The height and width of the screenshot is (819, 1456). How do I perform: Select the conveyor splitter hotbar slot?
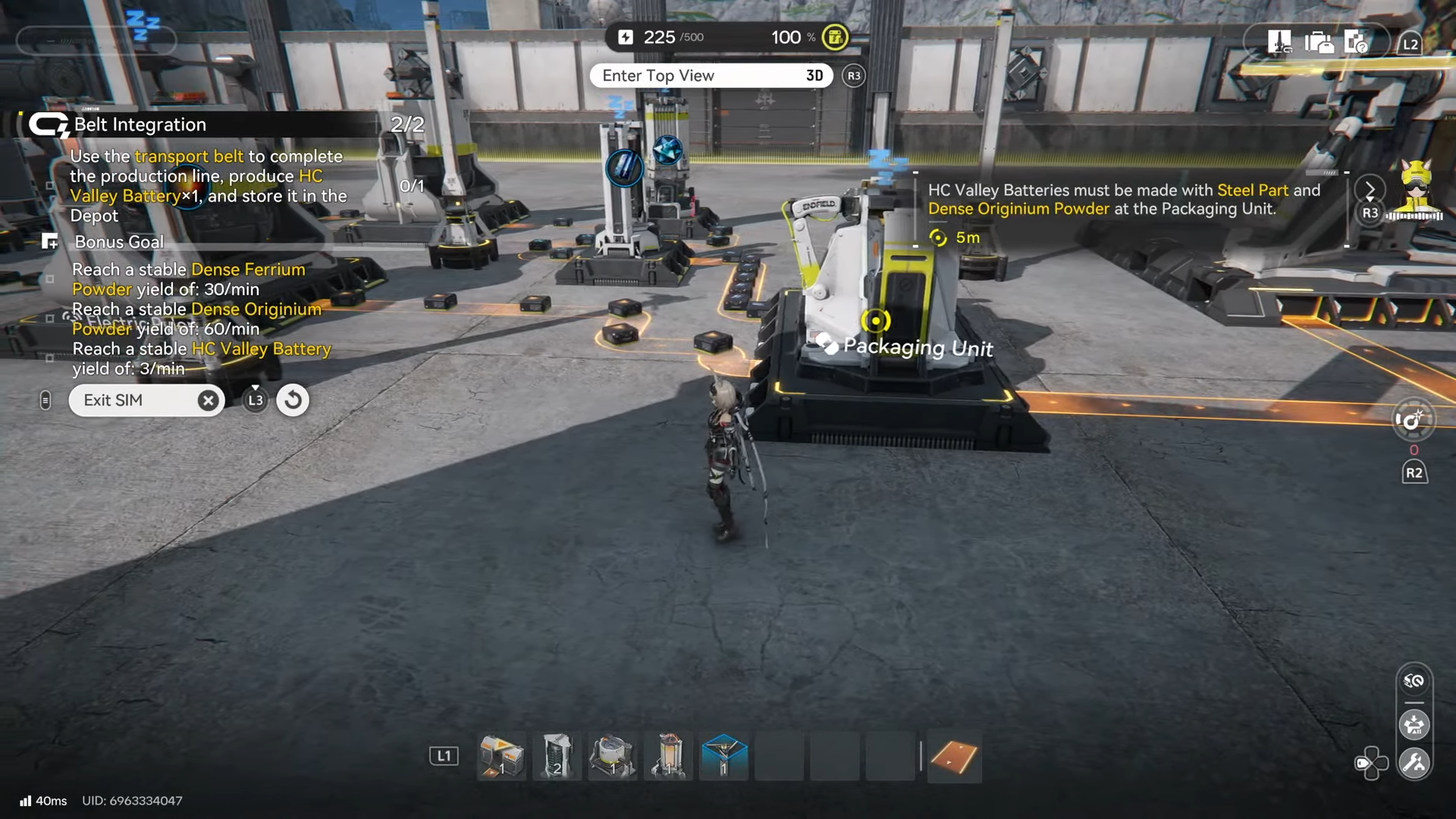coord(501,756)
